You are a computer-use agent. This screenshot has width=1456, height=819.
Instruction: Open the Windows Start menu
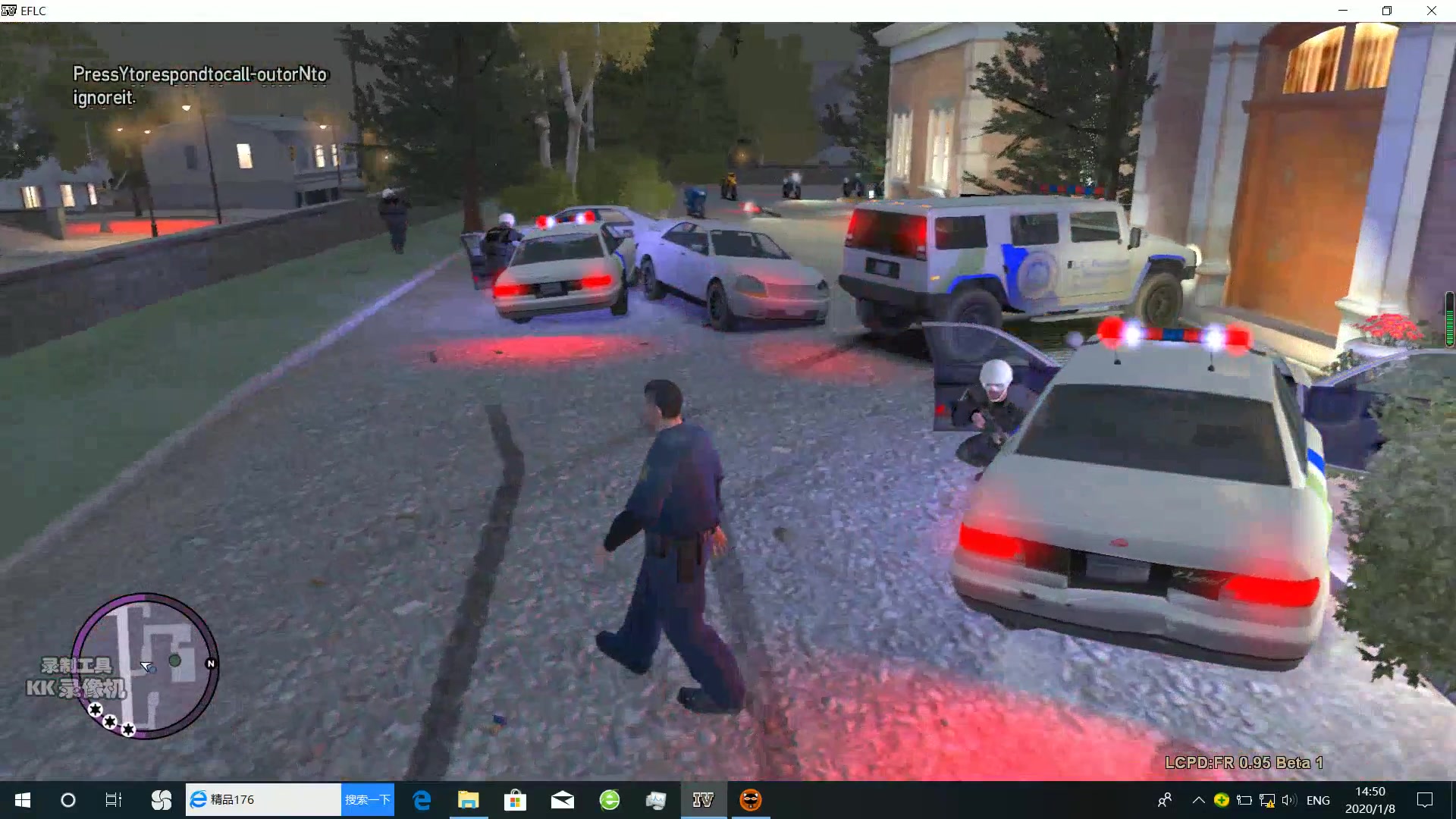tap(23, 799)
